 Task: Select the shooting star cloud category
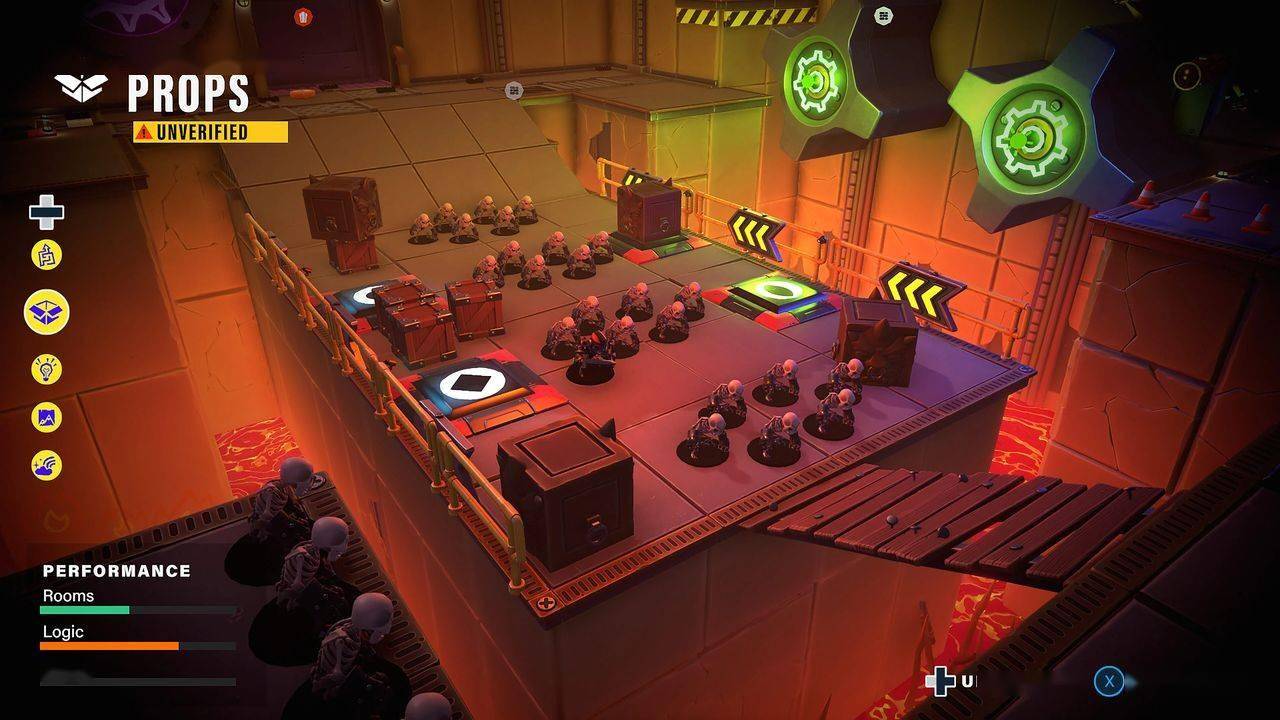[46, 465]
